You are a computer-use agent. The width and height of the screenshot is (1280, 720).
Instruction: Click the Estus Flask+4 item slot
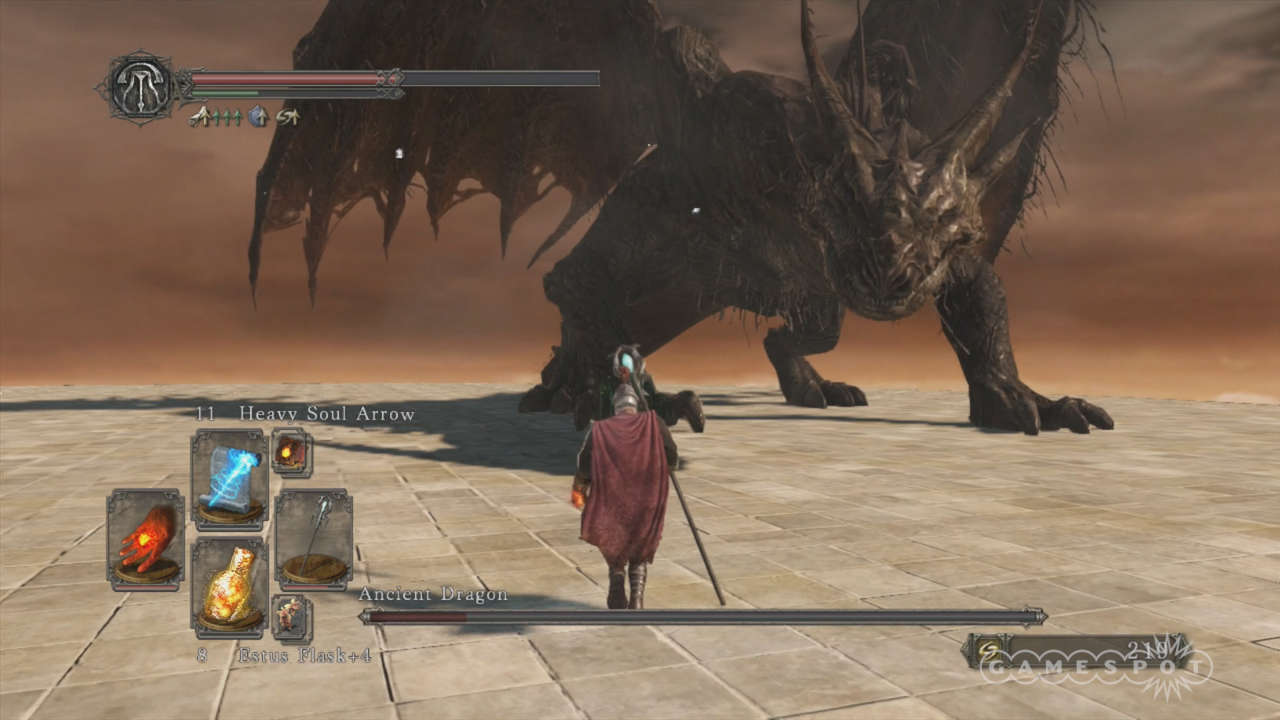click(230, 587)
